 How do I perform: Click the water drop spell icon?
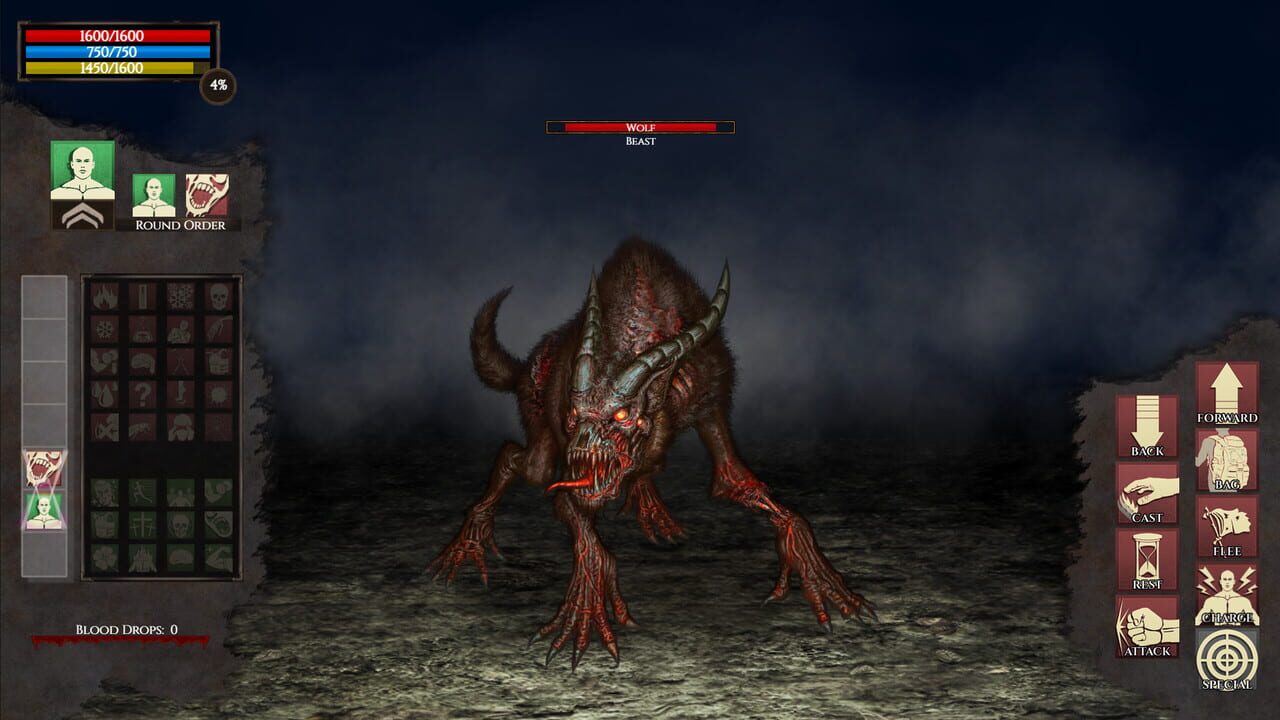(103, 393)
